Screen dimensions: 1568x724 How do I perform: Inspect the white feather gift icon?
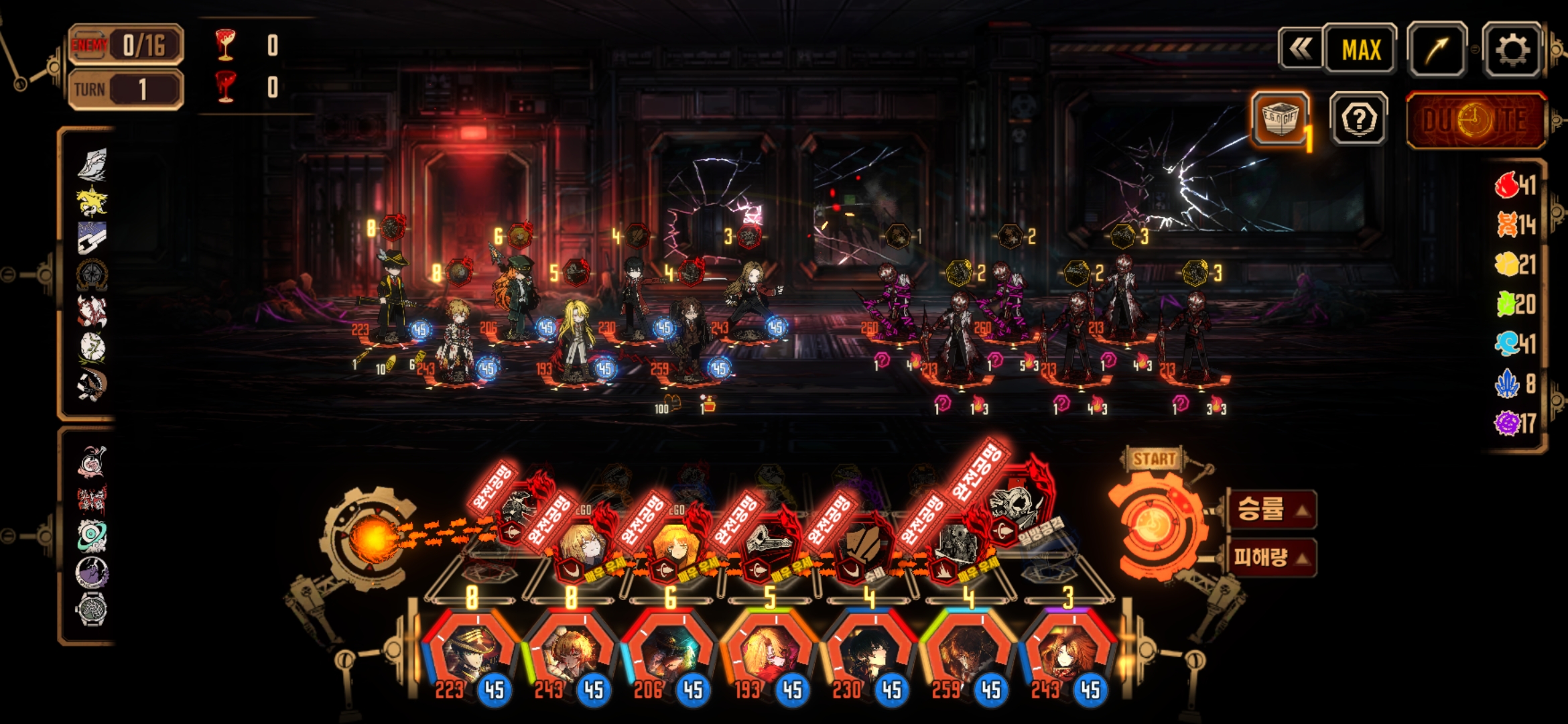pyautogui.click(x=92, y=164)
